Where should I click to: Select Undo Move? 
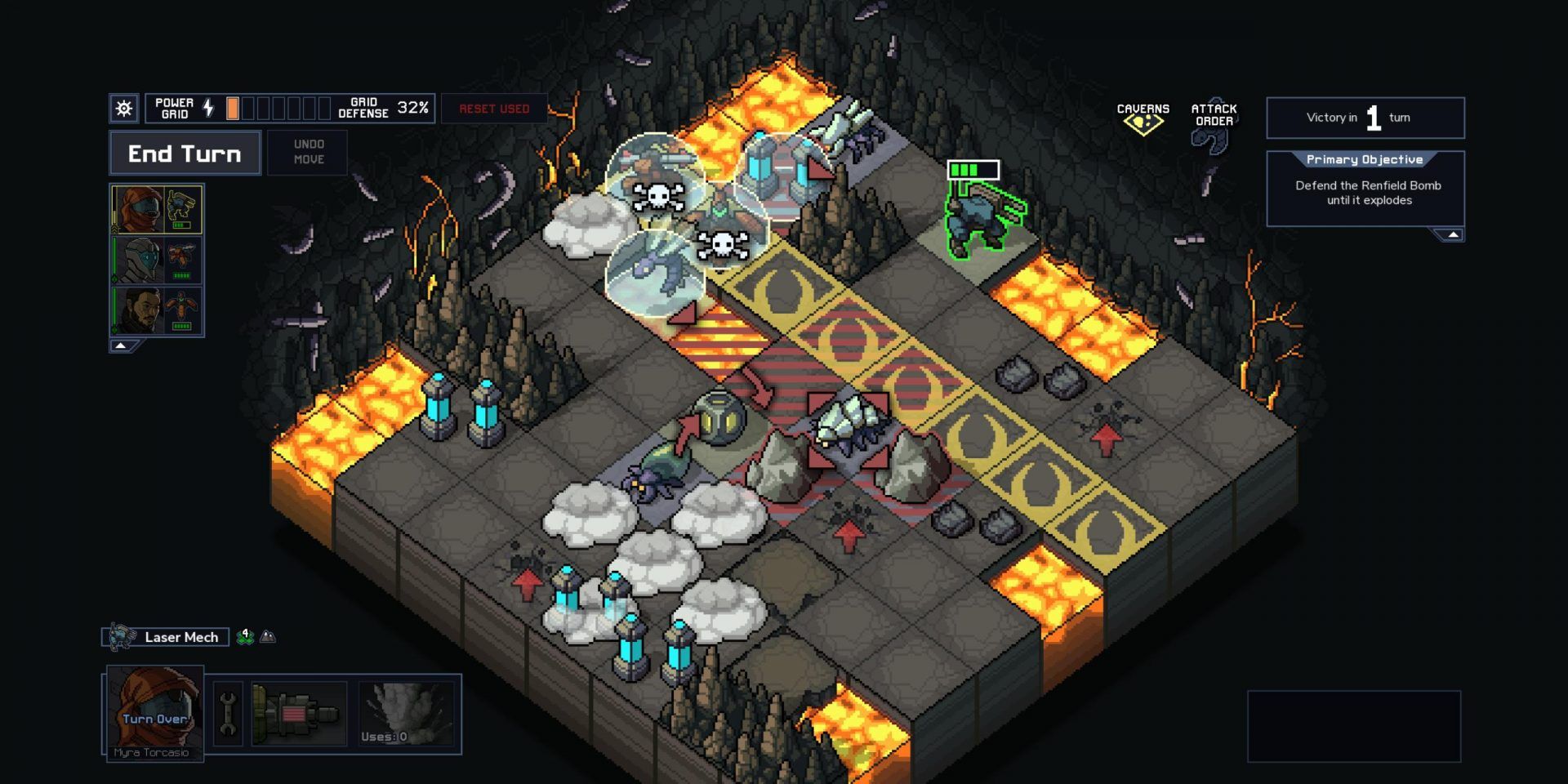pos(308,152)
